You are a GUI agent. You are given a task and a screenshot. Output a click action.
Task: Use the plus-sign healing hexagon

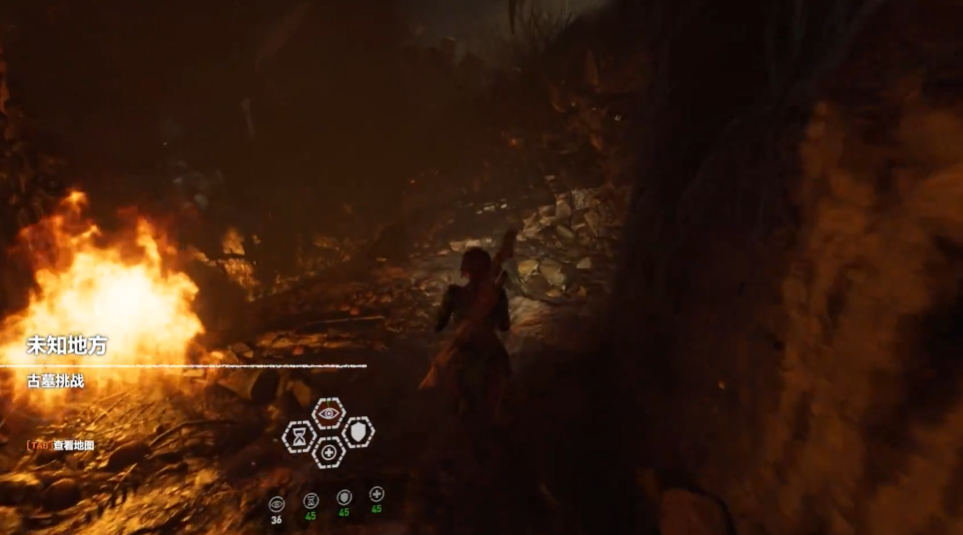click(328, 453)
